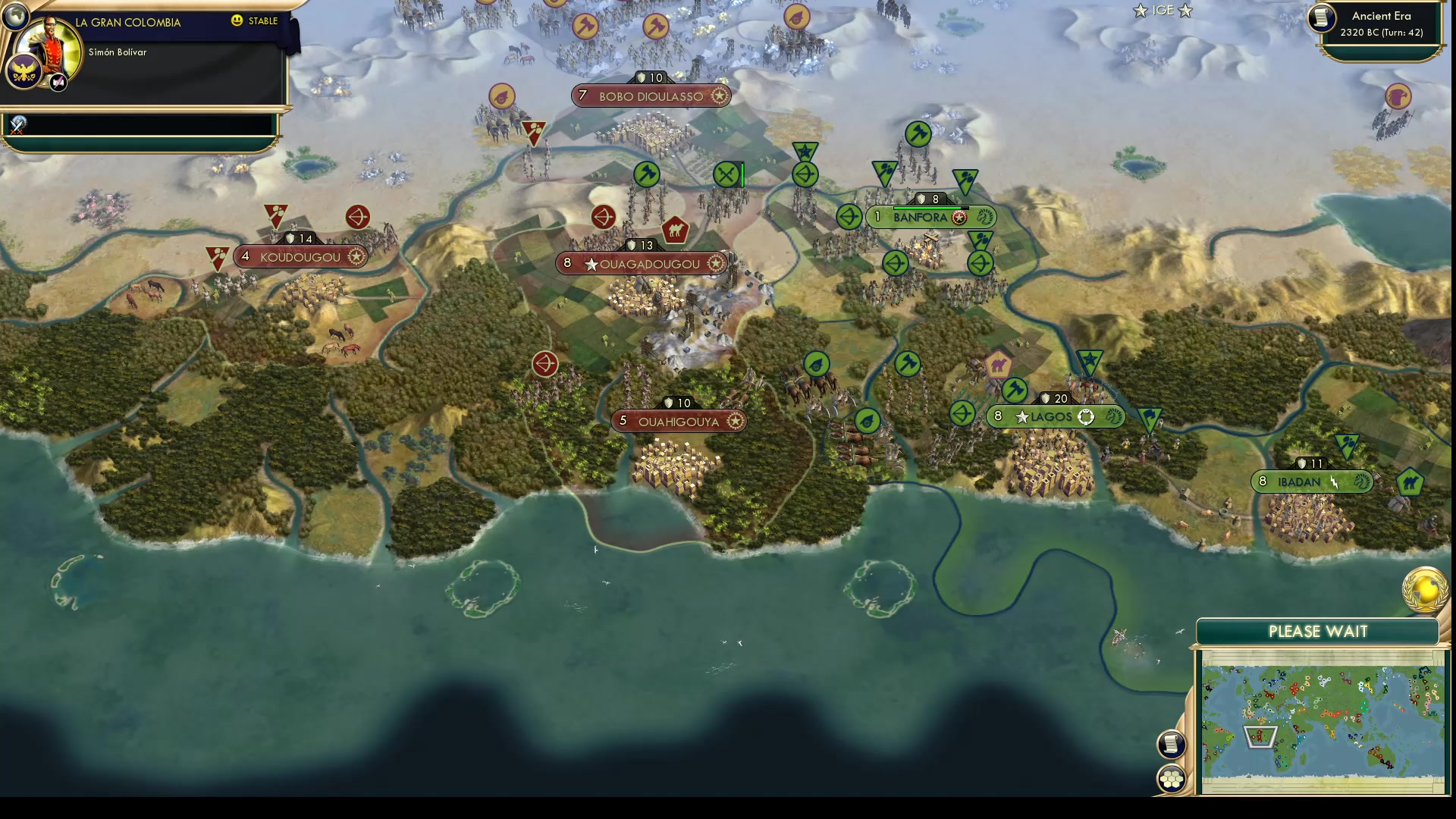Select the red archer flag near Ouahigouya
The image size is (1456, 819).
[546, 364]
